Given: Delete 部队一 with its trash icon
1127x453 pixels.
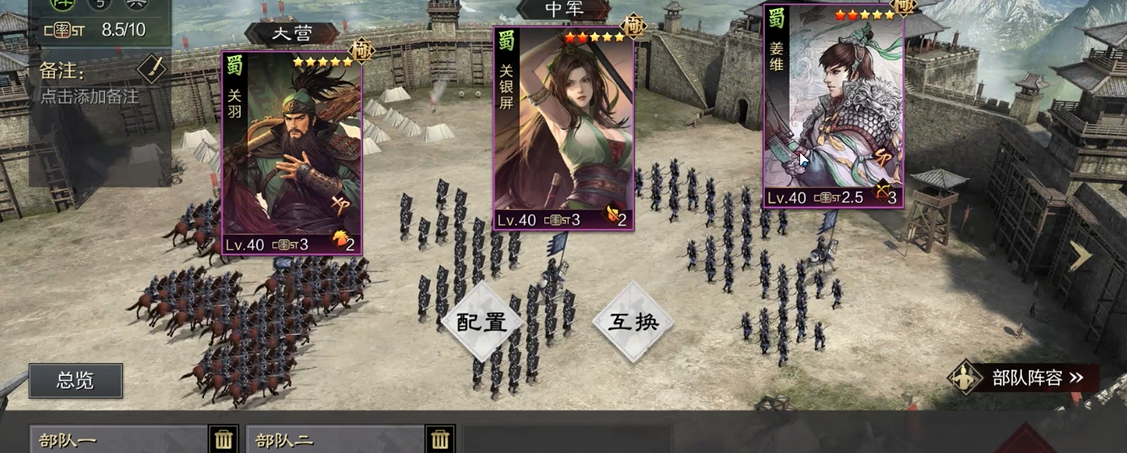Looking at the screenshot, I should [225, 439].
